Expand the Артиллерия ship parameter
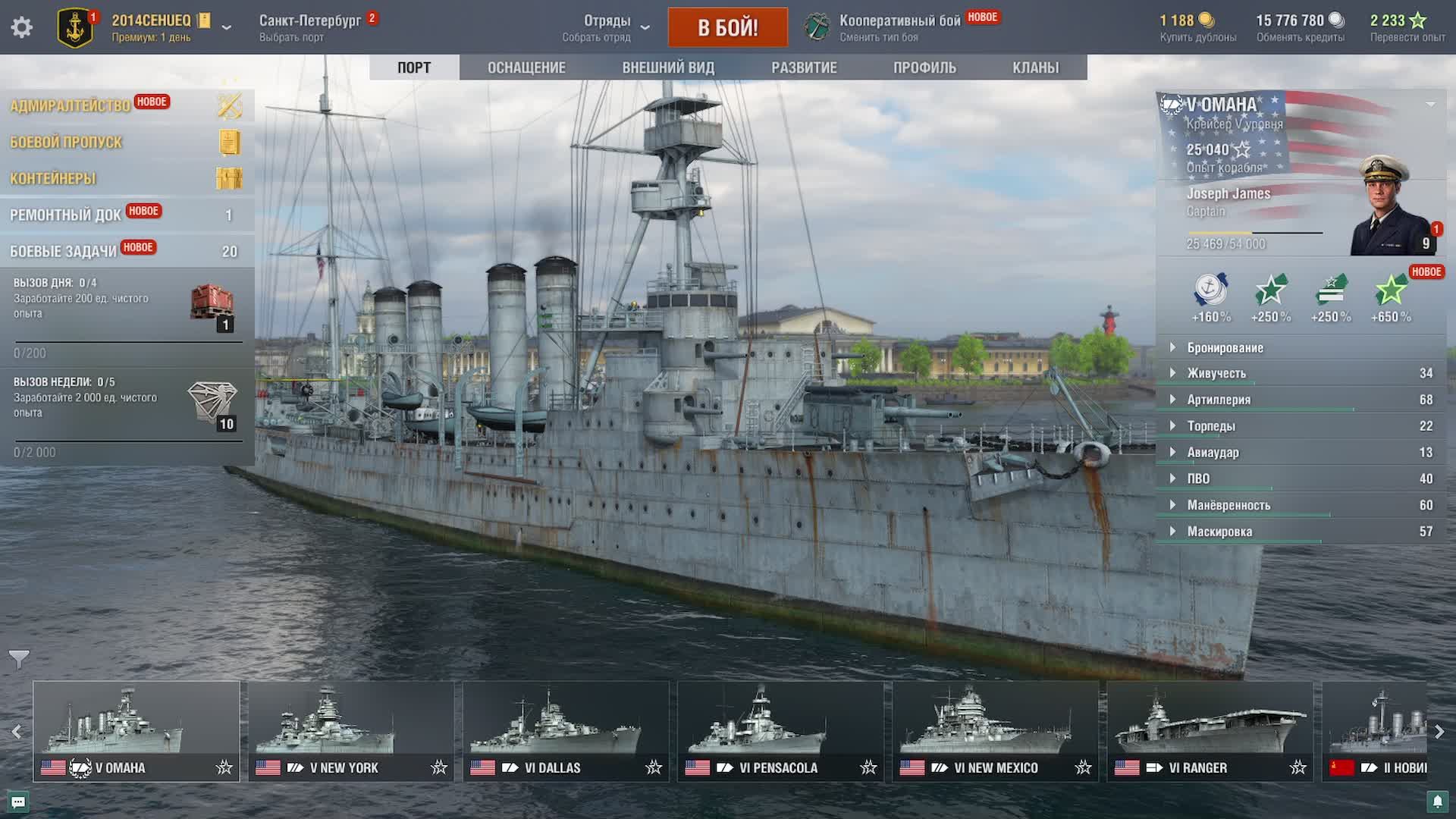This screenshot has width=1456, height=819. [x=1219, y=400]
